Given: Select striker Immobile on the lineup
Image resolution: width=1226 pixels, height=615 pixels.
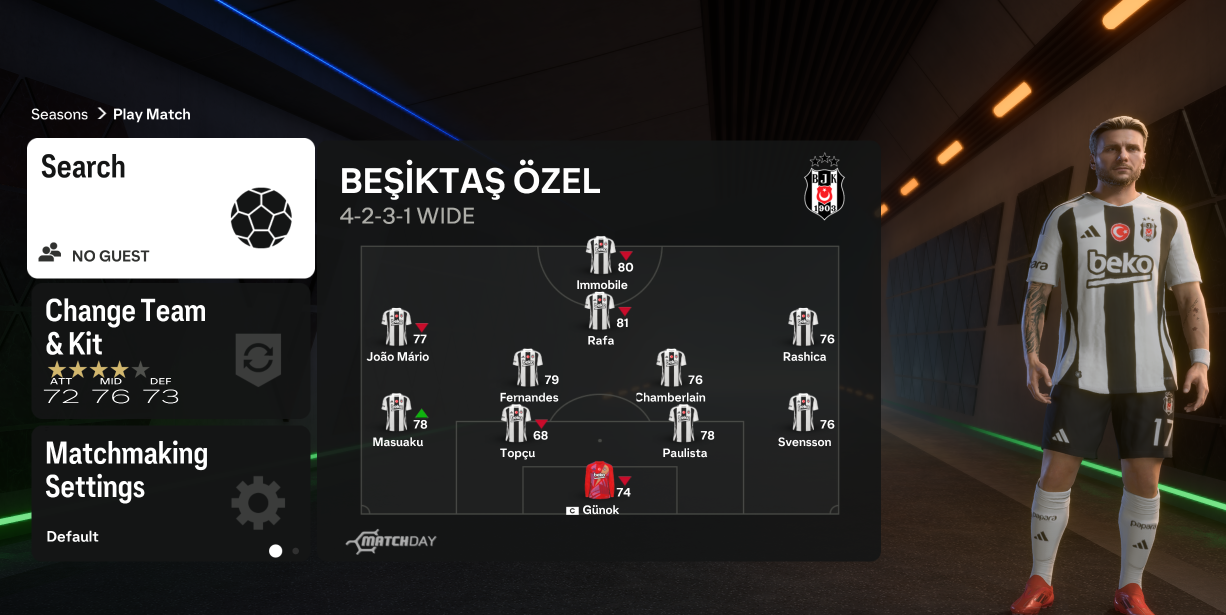Looking at the screenshot, I should (x=600, y=256).
